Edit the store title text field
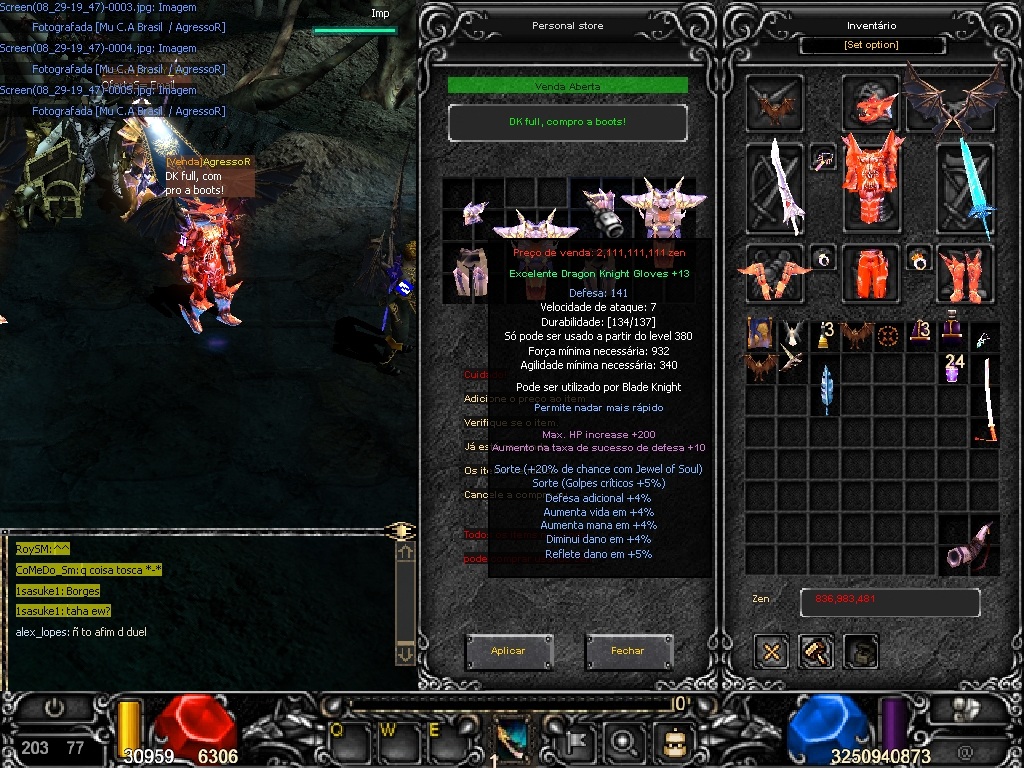Screen dimensions: 1024x768 point(567,122)
